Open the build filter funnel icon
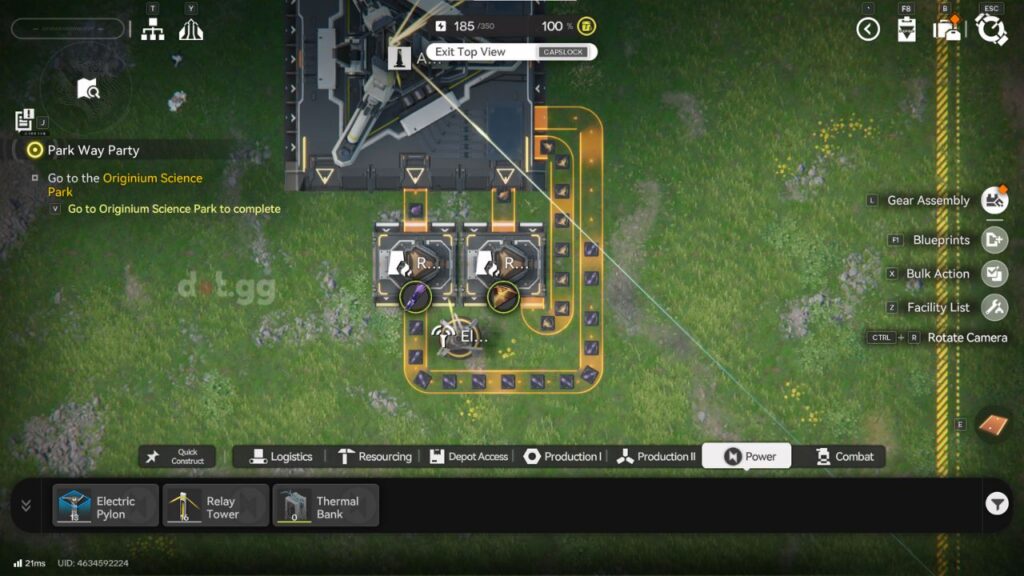1024x576 pixels. pyautogui.click(x=996, y=505)
